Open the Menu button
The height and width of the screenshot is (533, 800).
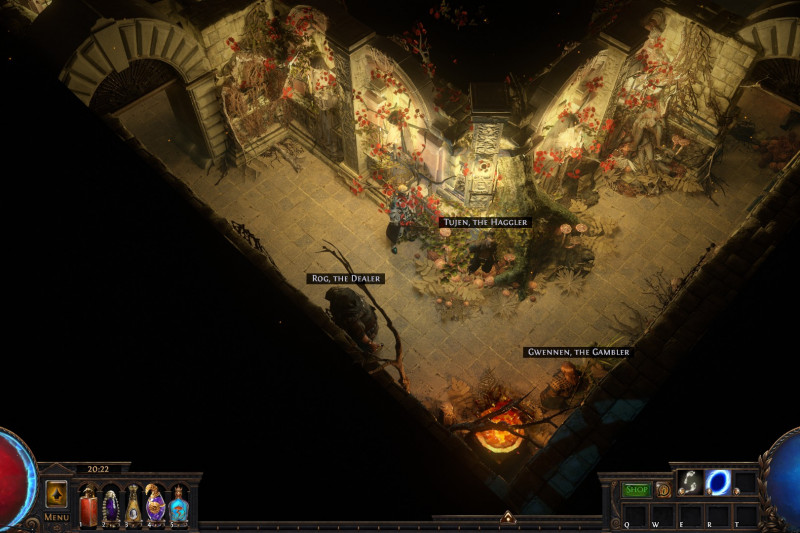(56, 517)
